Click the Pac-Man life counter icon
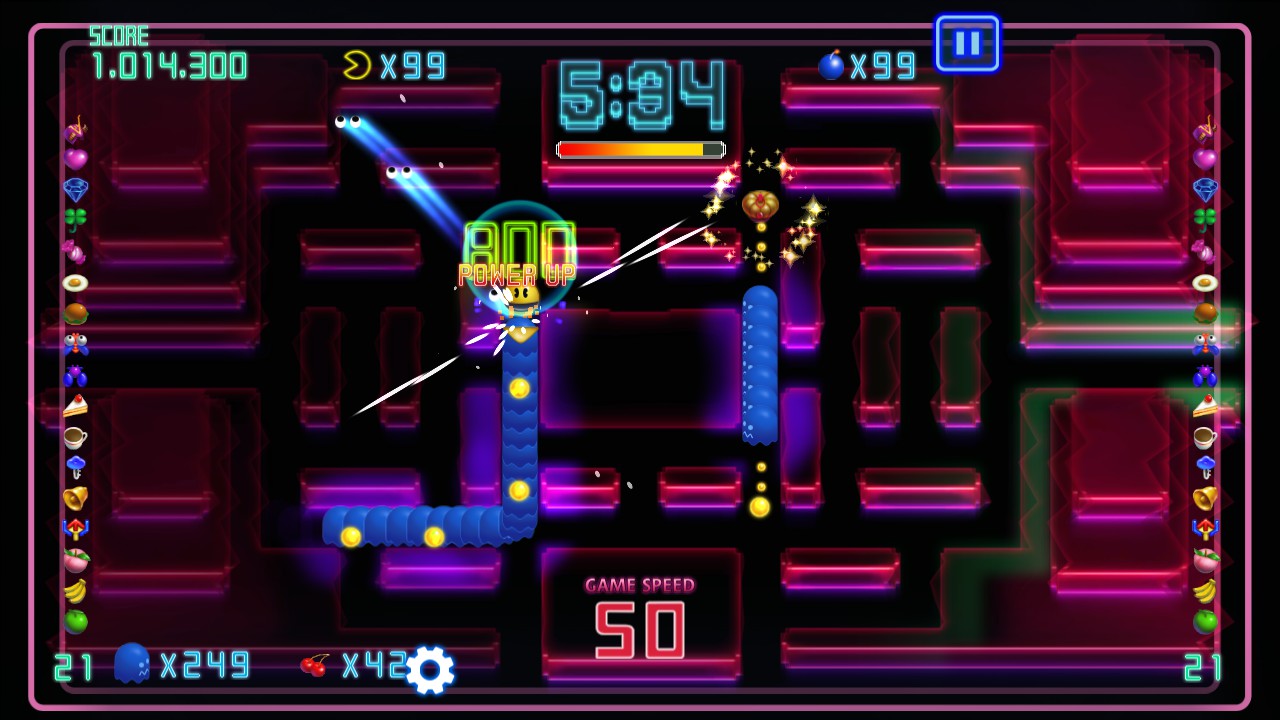 (355, 66)
